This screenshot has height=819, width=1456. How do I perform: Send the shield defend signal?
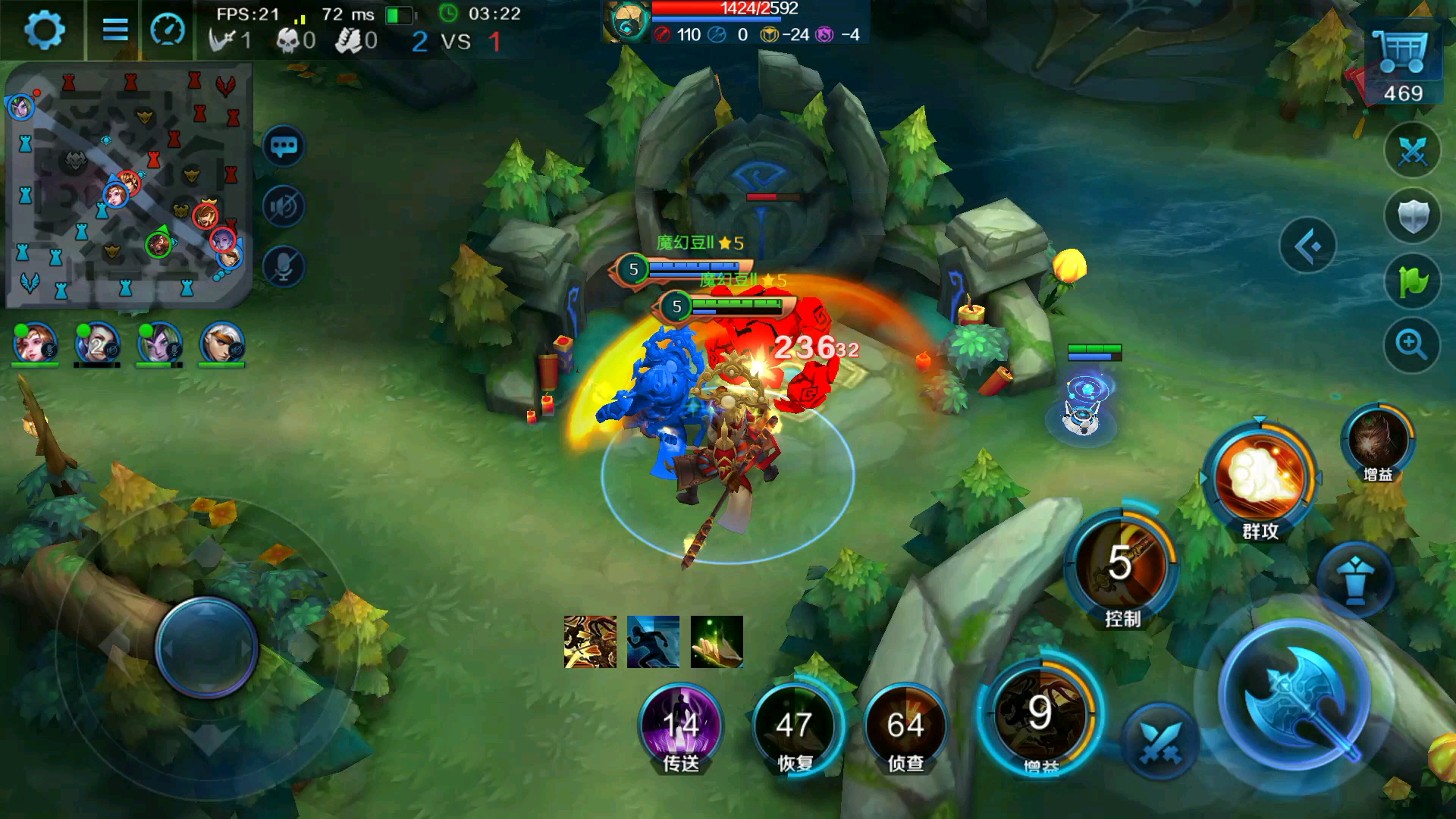coord(1412,216)
